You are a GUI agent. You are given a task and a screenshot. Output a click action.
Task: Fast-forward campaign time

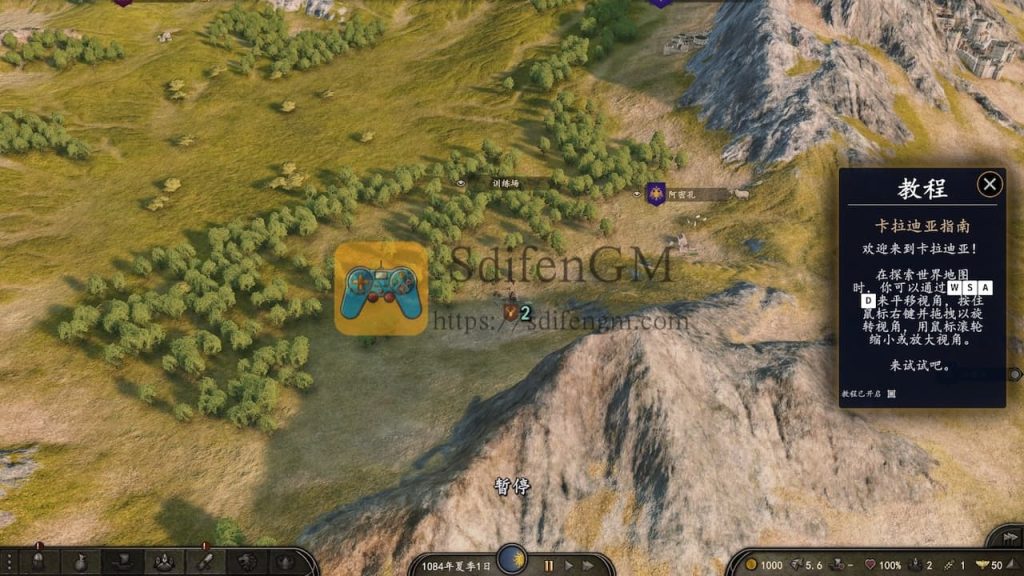(590, 566)
